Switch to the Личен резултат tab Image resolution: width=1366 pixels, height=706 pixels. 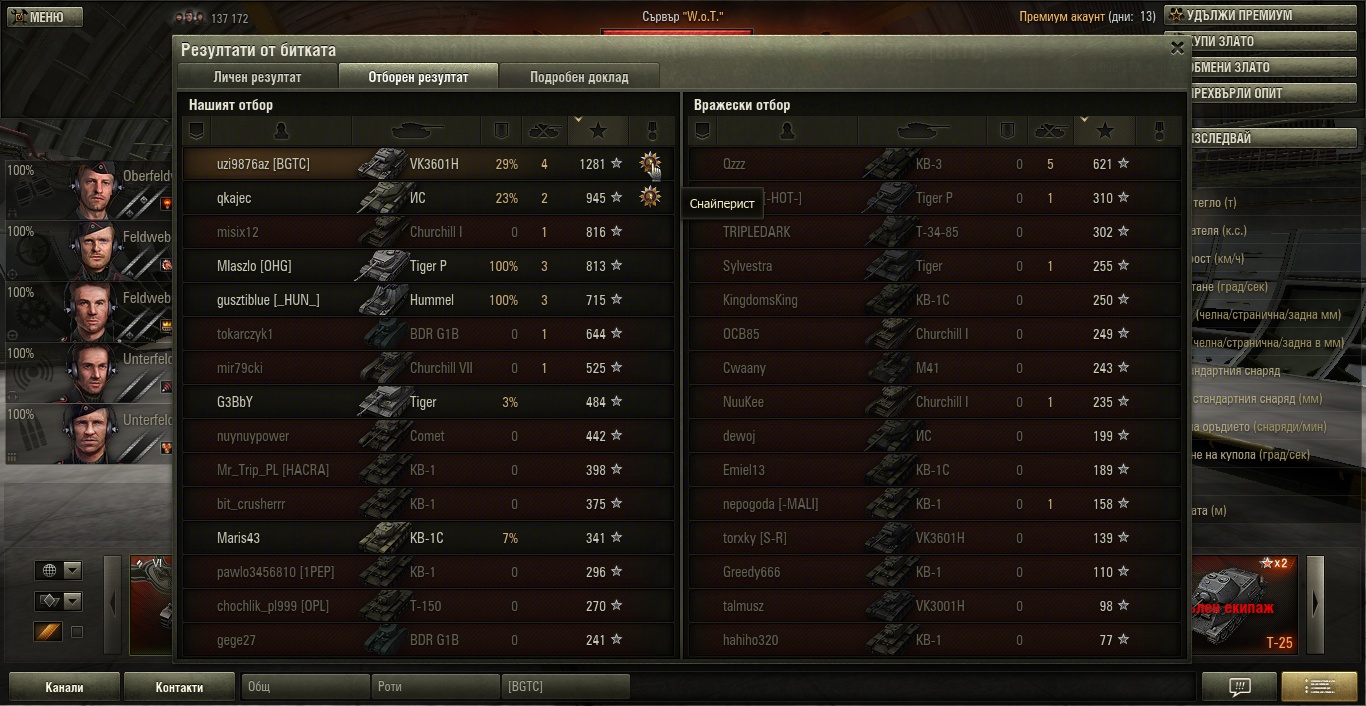pos(257,77)
